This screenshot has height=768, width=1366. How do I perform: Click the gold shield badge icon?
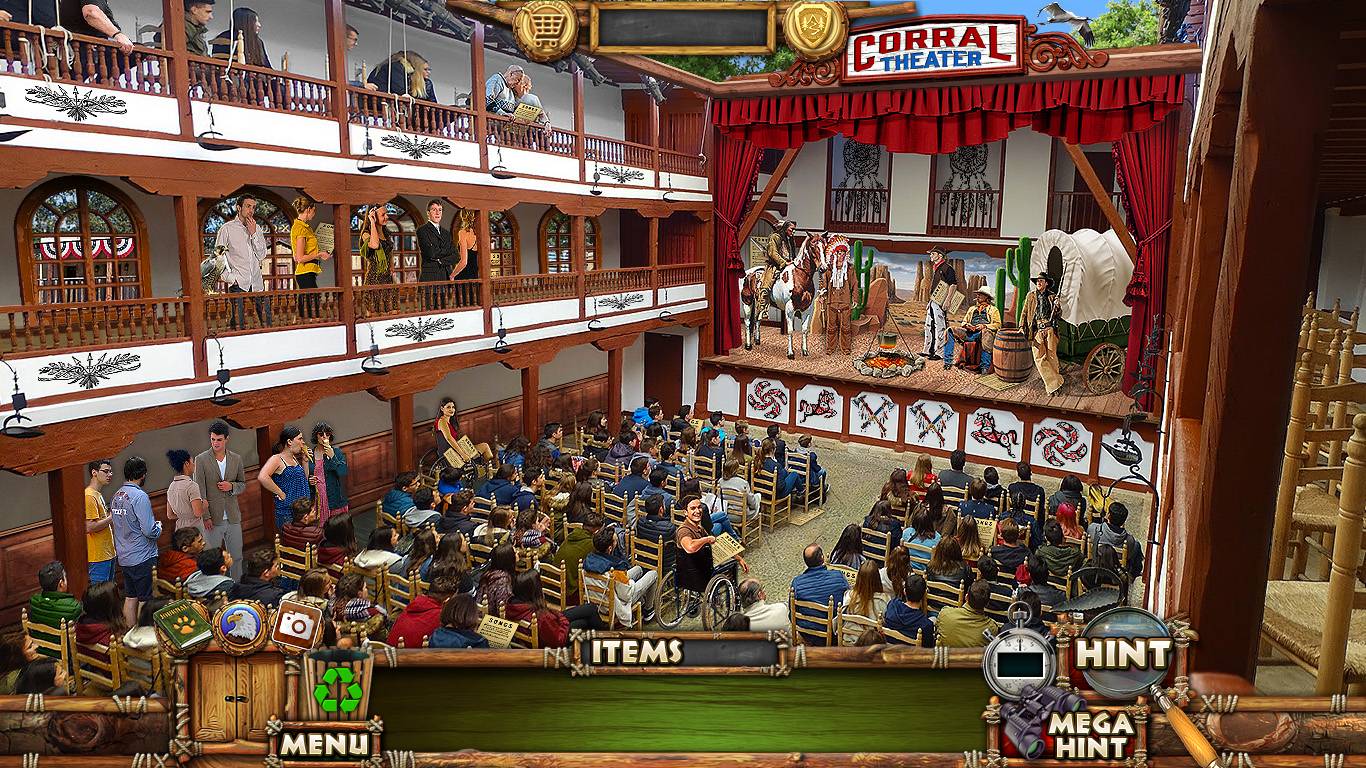pyautogui.click(x=815, y=28)
